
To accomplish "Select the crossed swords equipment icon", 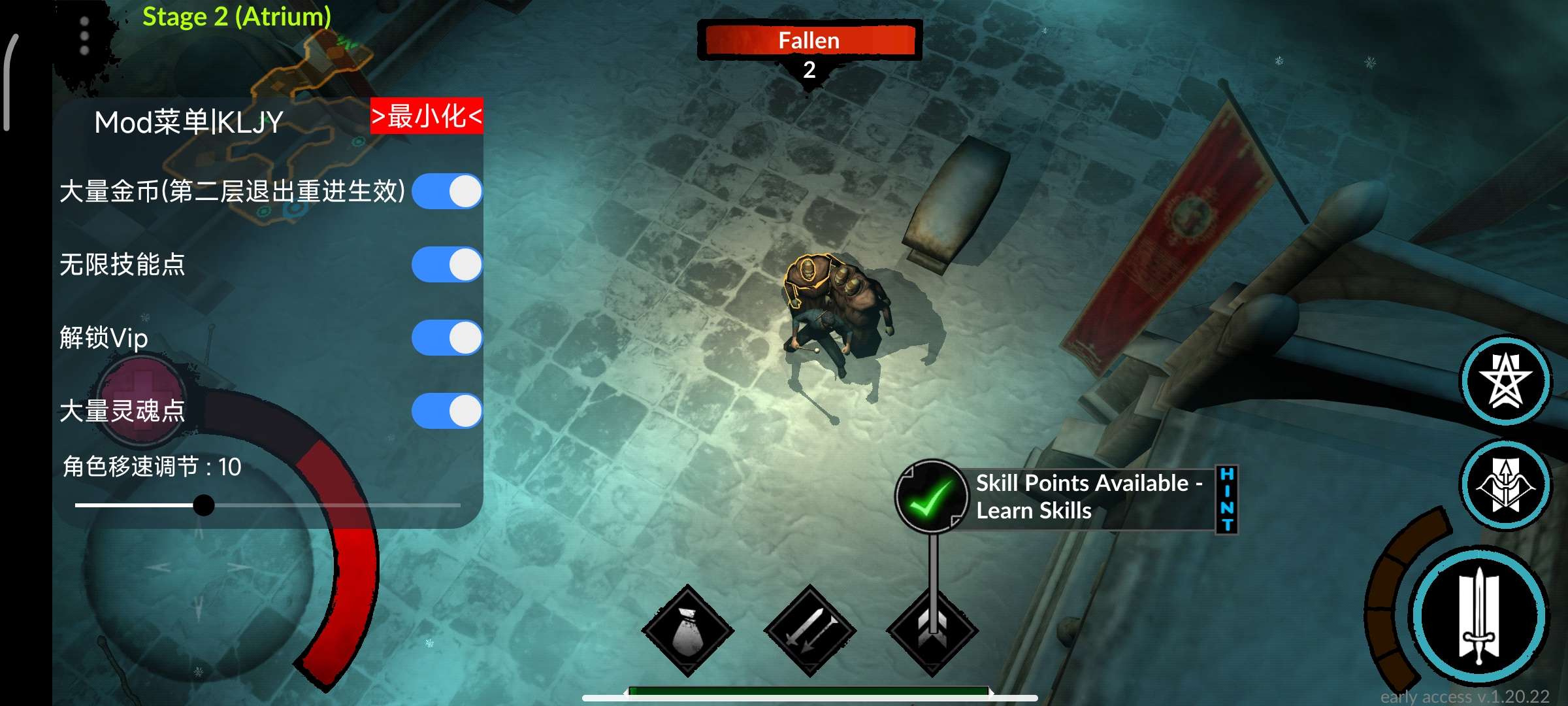I will [809, 631].
